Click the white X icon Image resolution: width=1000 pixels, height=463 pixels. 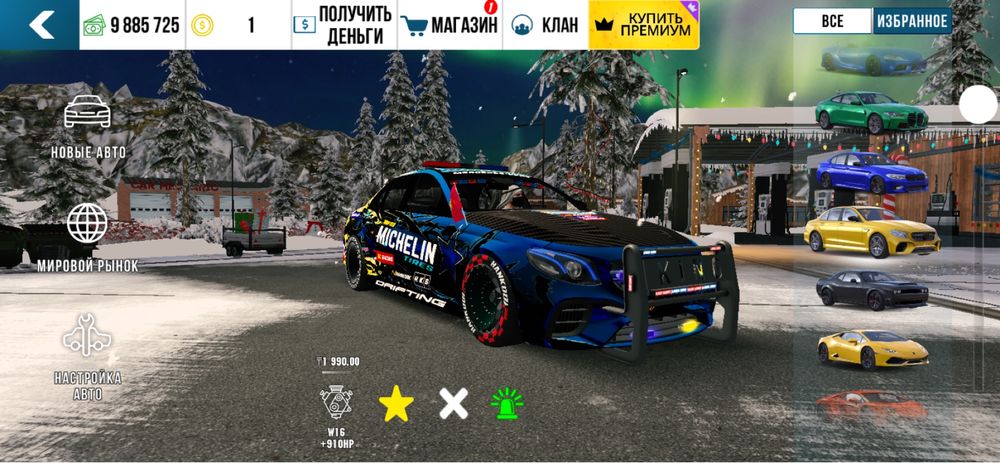click(454, 403)
